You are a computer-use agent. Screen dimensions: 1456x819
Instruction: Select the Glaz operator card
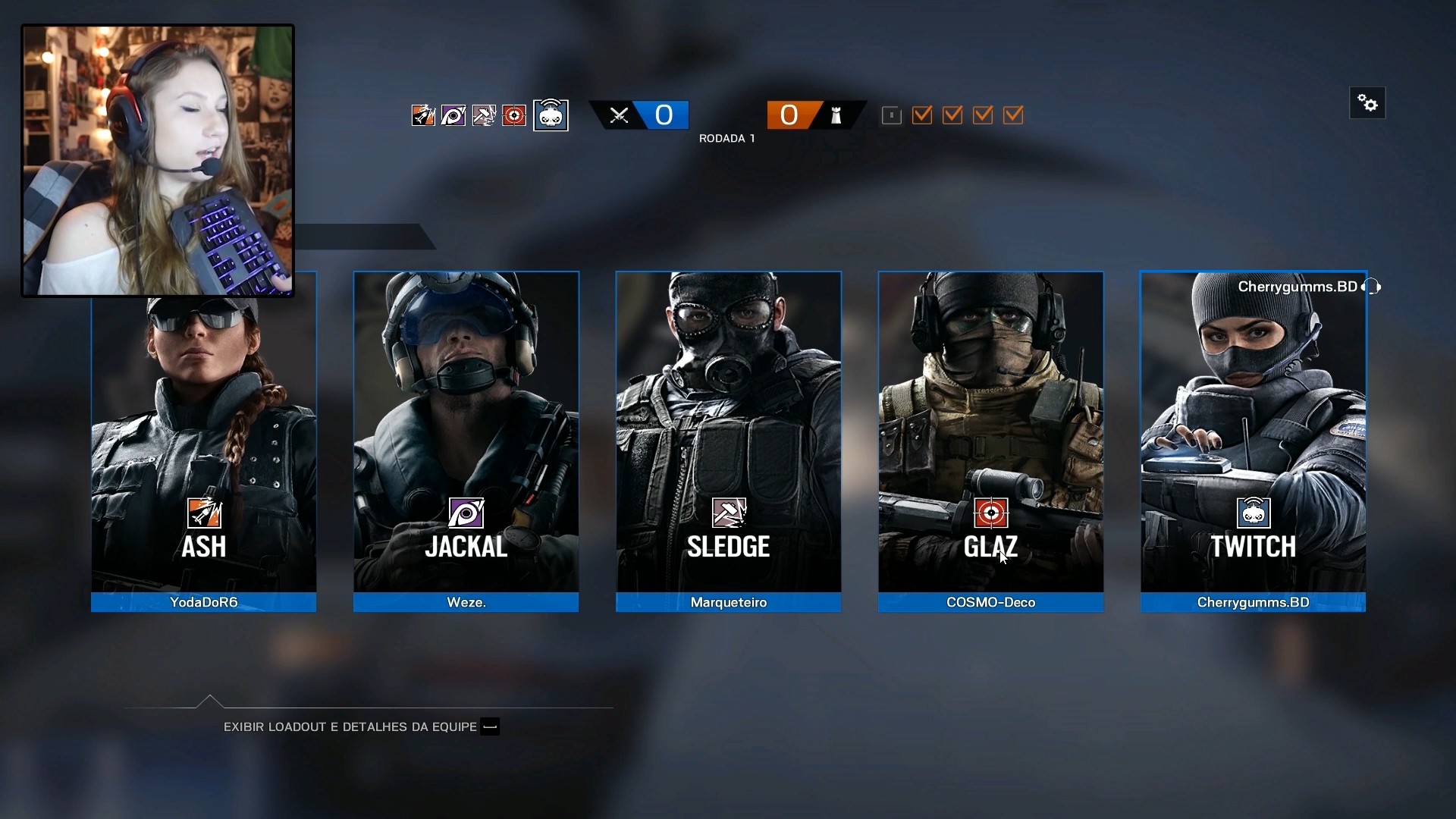(x=990, y=432)
